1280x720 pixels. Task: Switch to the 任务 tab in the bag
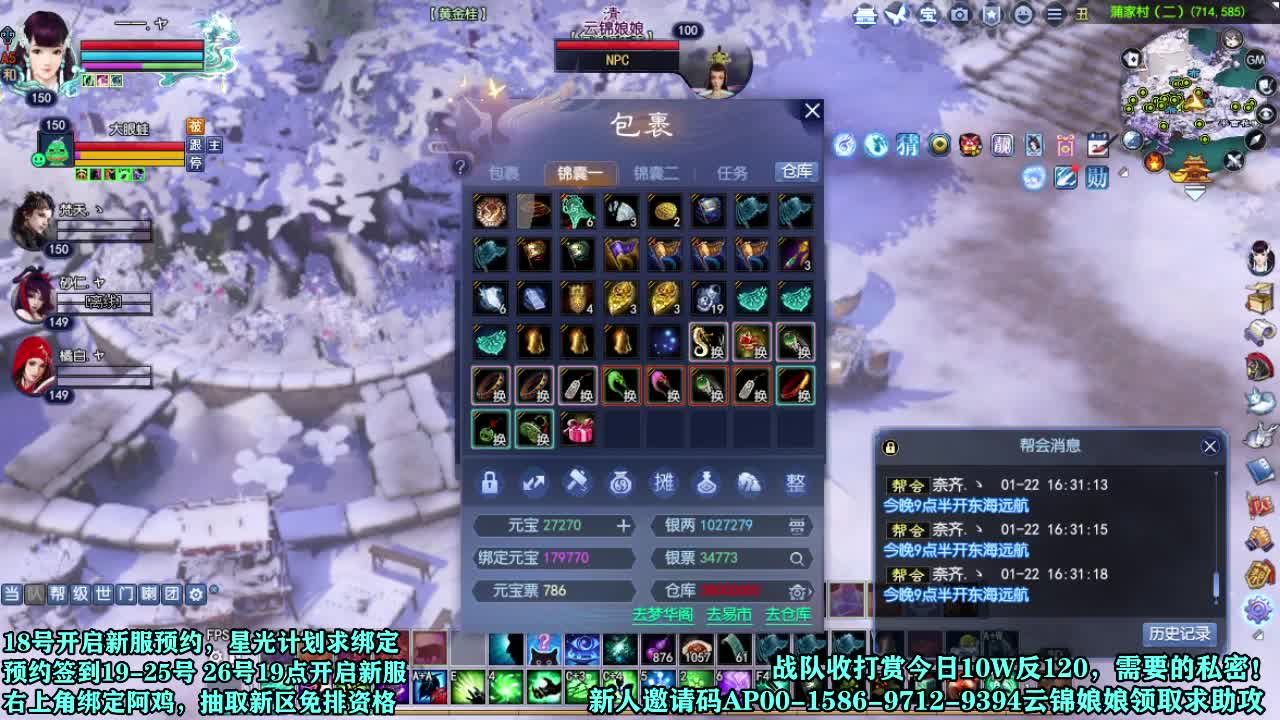point(733,172)
